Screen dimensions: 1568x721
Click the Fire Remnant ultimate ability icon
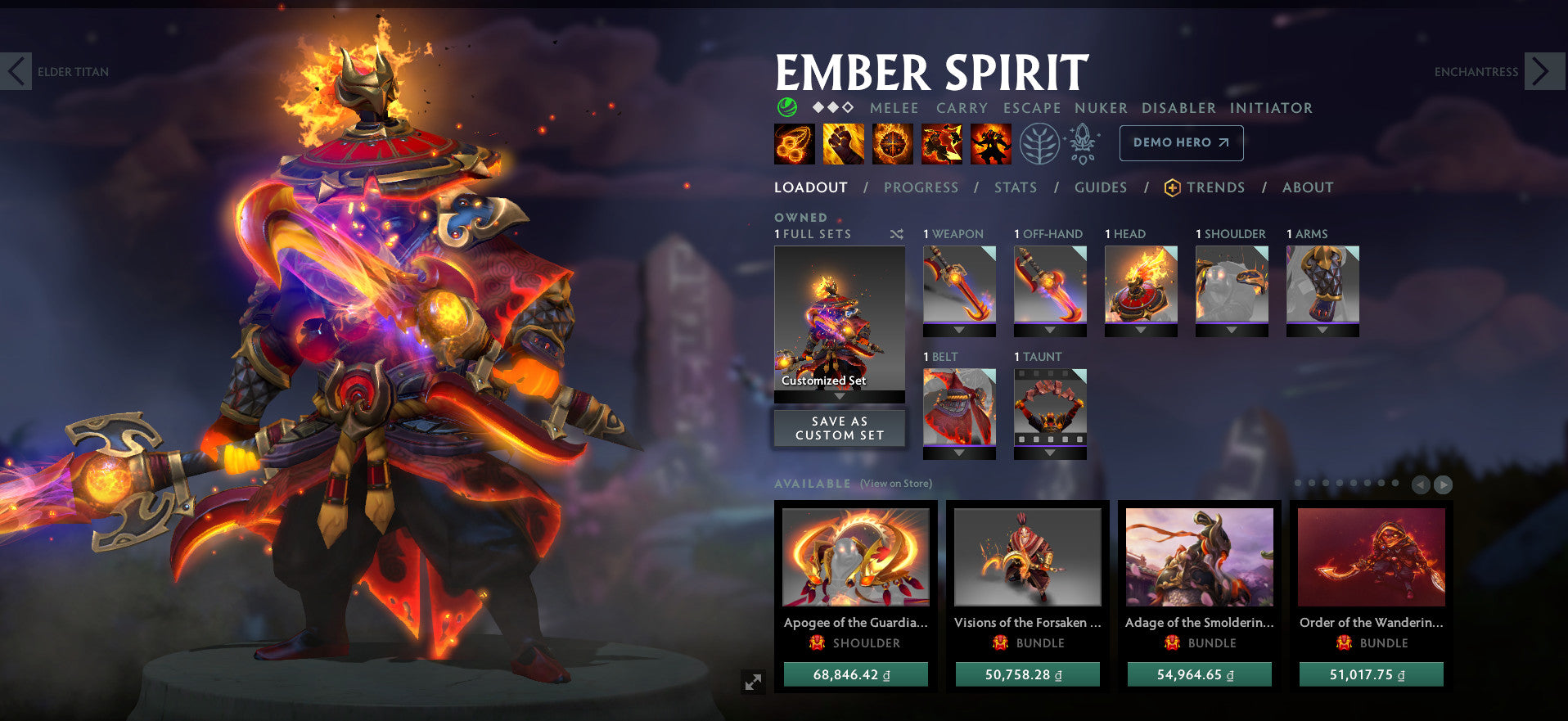coord(989,143)
